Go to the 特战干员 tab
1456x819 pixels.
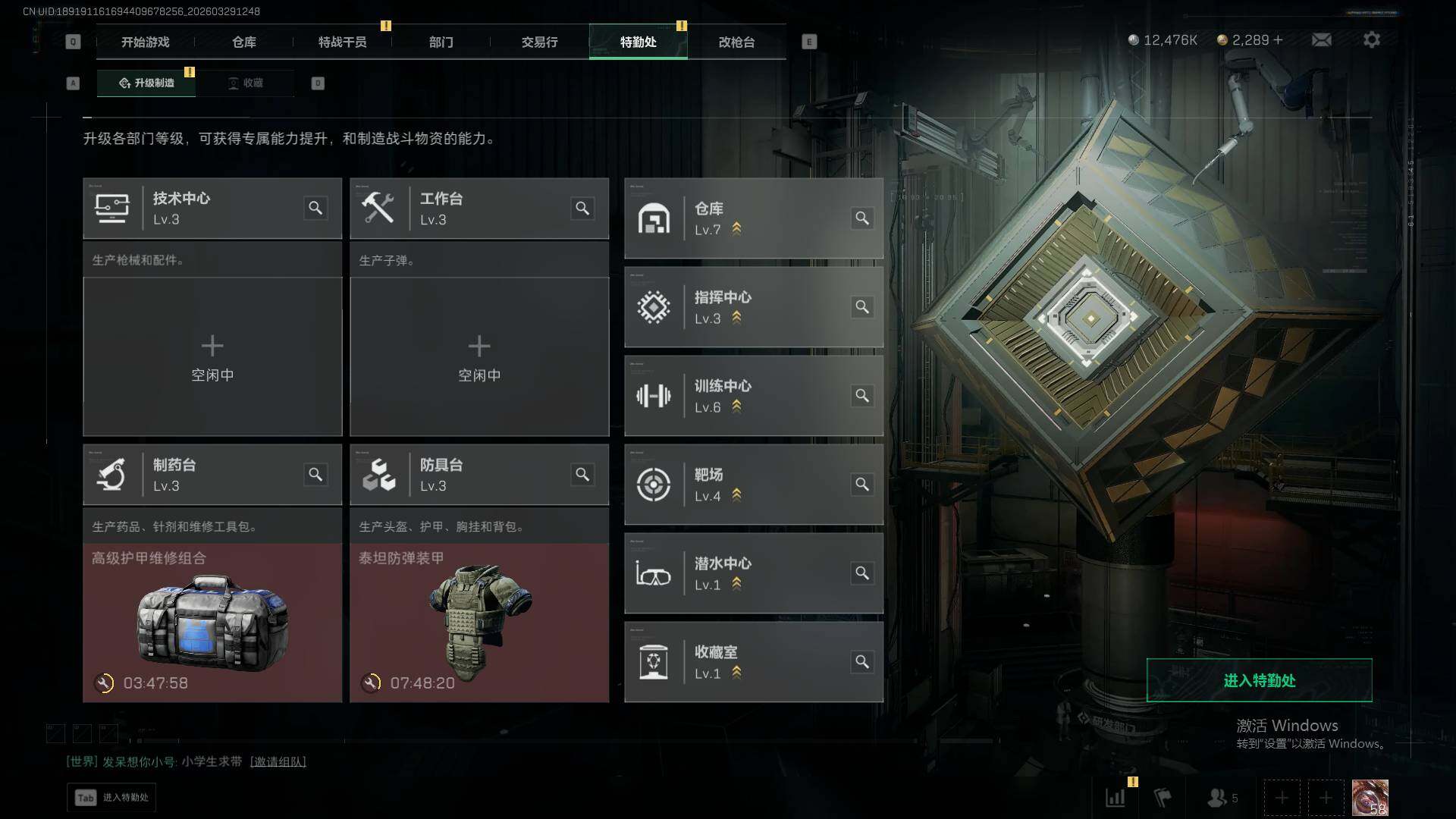coord(342,42)
